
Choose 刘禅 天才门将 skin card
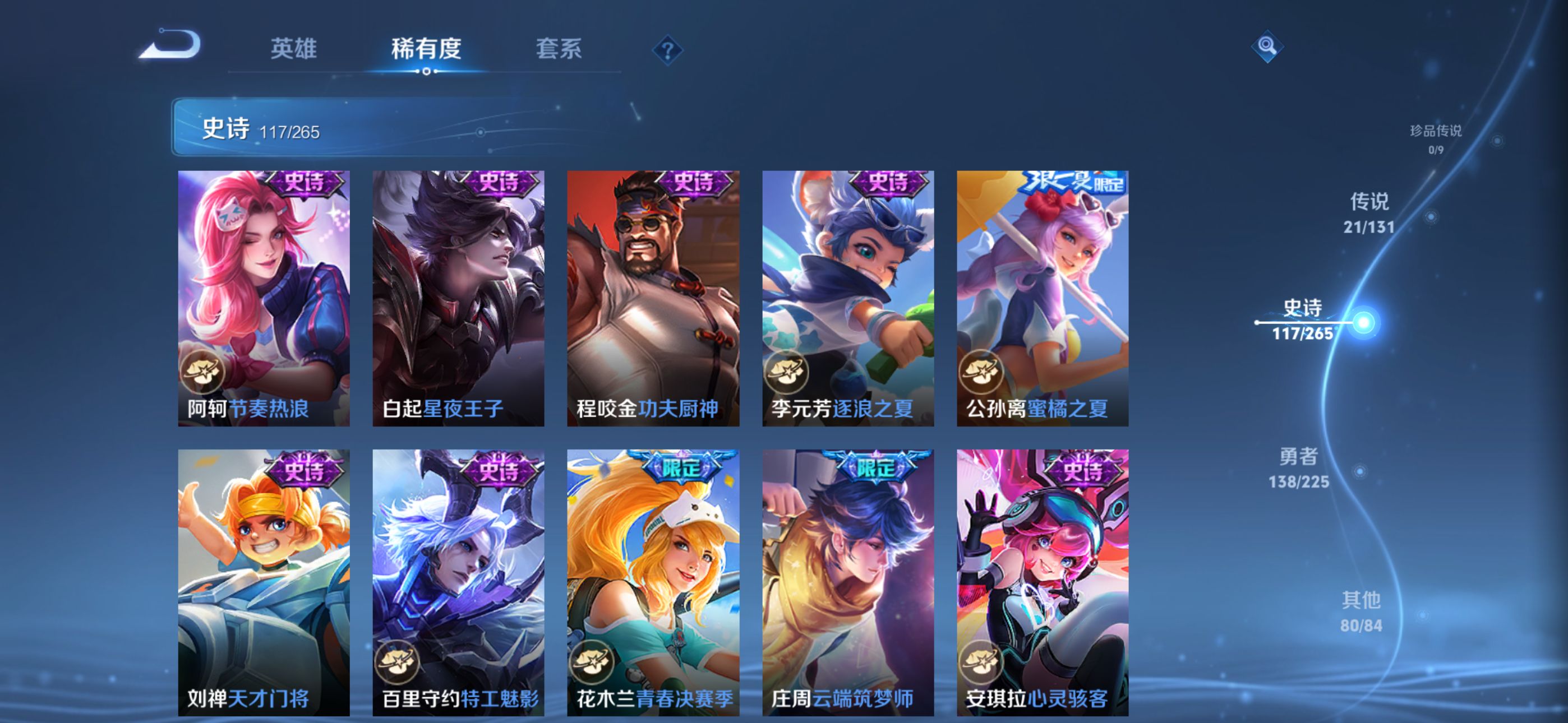coord(264,582)
